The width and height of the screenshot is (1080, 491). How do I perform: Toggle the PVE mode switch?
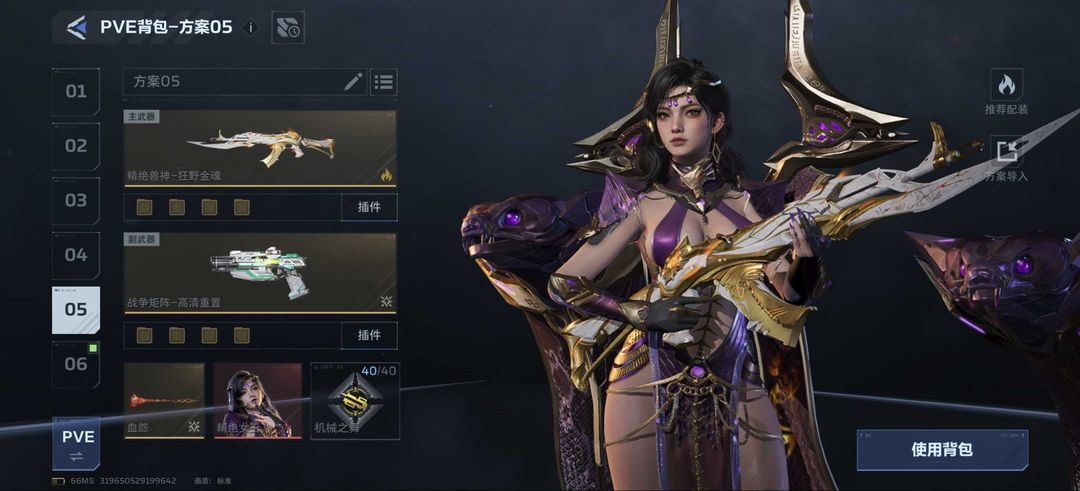coord(77,444)
